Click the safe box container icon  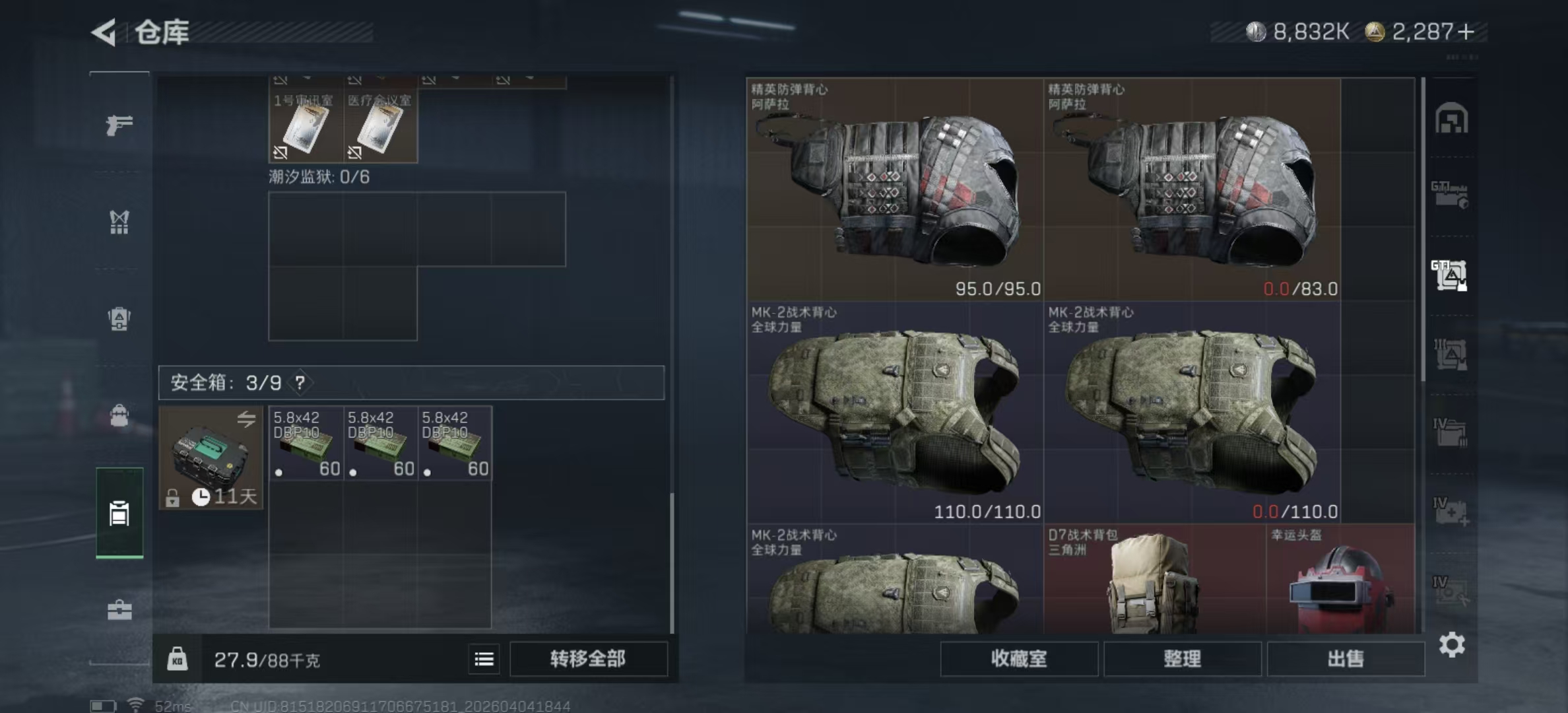[x=211, y=457]
